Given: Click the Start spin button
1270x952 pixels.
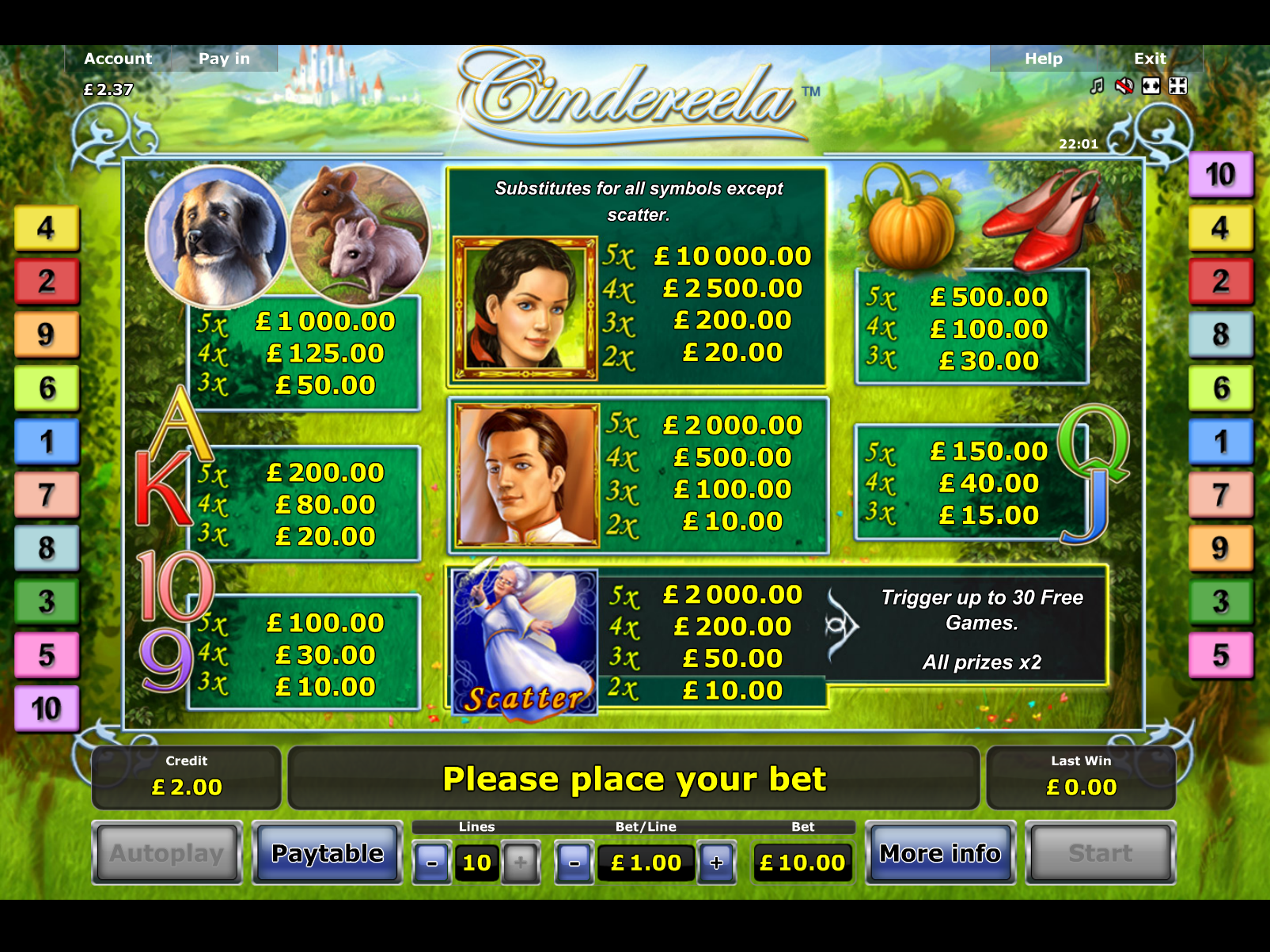Looking at the screenshot, I should tap(1100, 853).
